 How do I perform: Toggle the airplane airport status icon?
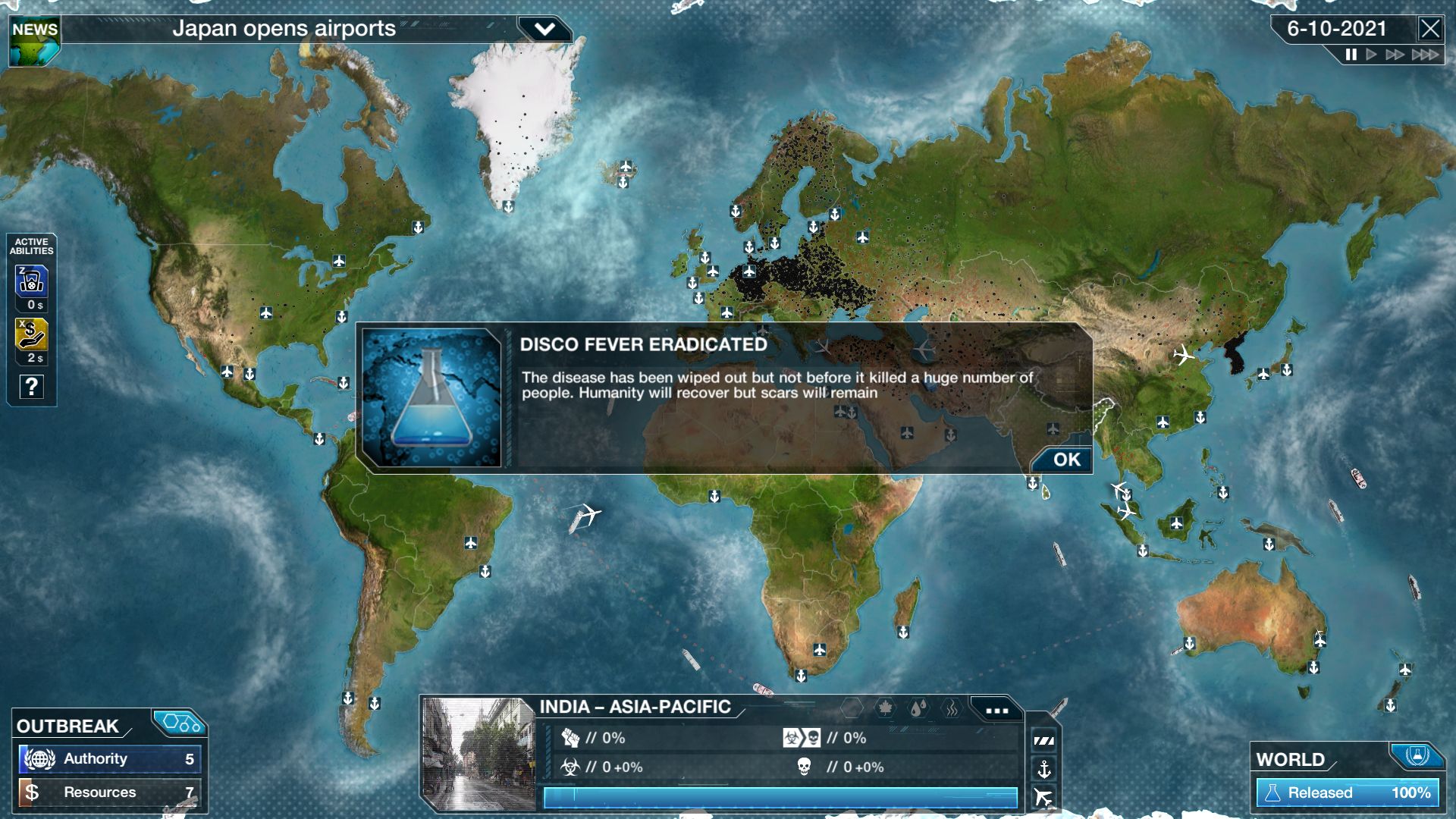click(x=1044, y=797)
